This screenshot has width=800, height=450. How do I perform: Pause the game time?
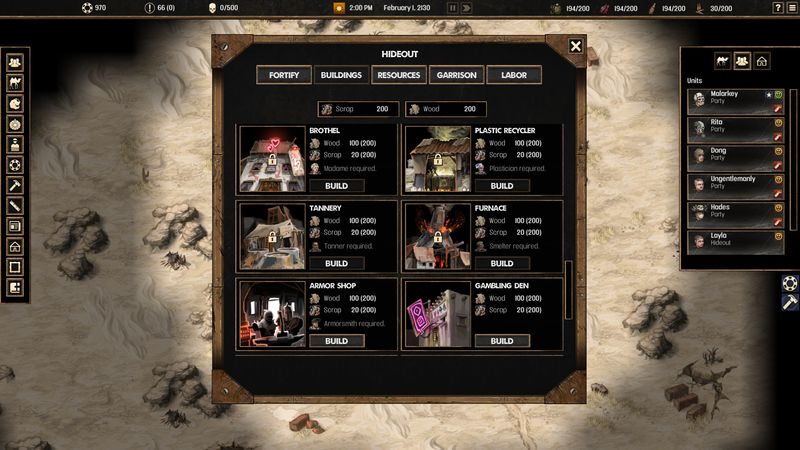(452, 8)
